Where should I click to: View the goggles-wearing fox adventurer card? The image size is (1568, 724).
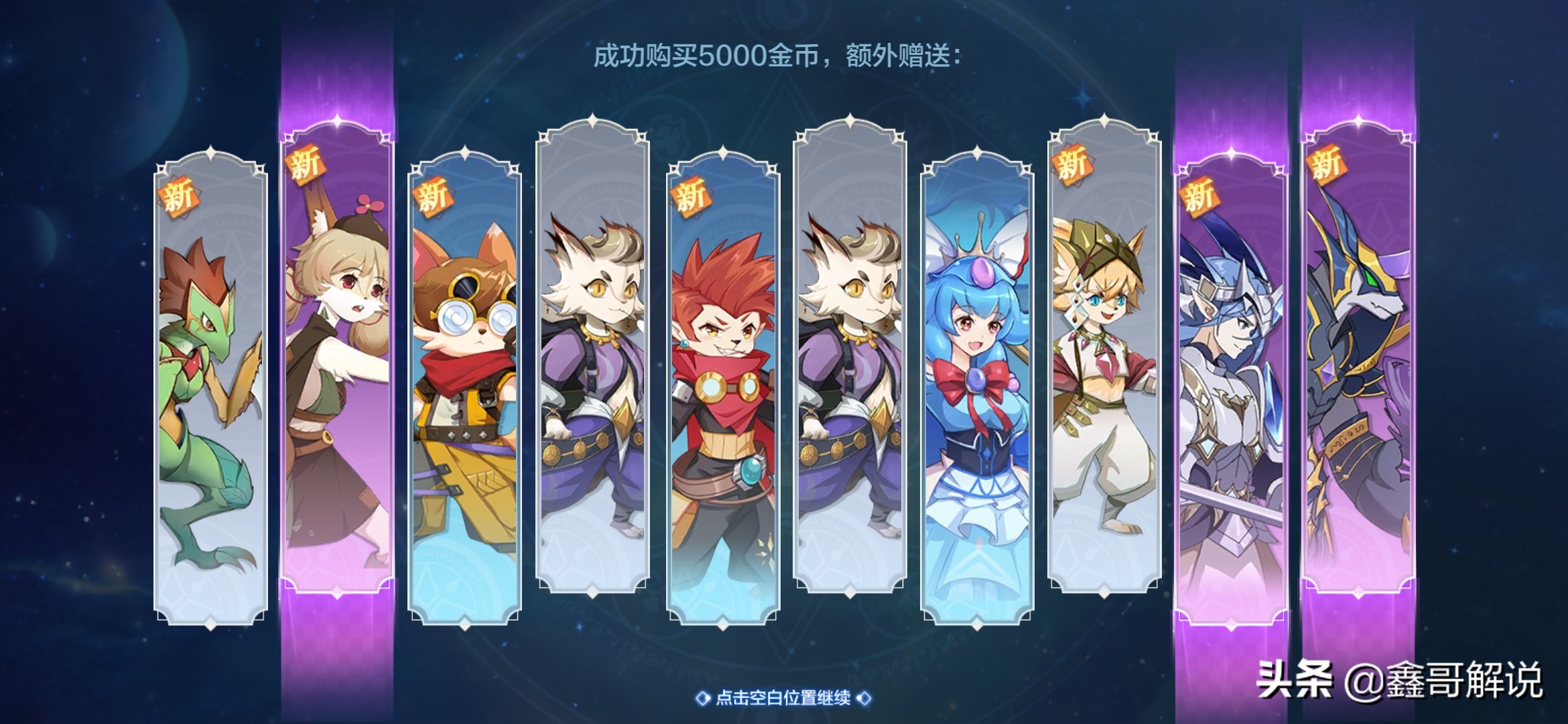[462, 375]
